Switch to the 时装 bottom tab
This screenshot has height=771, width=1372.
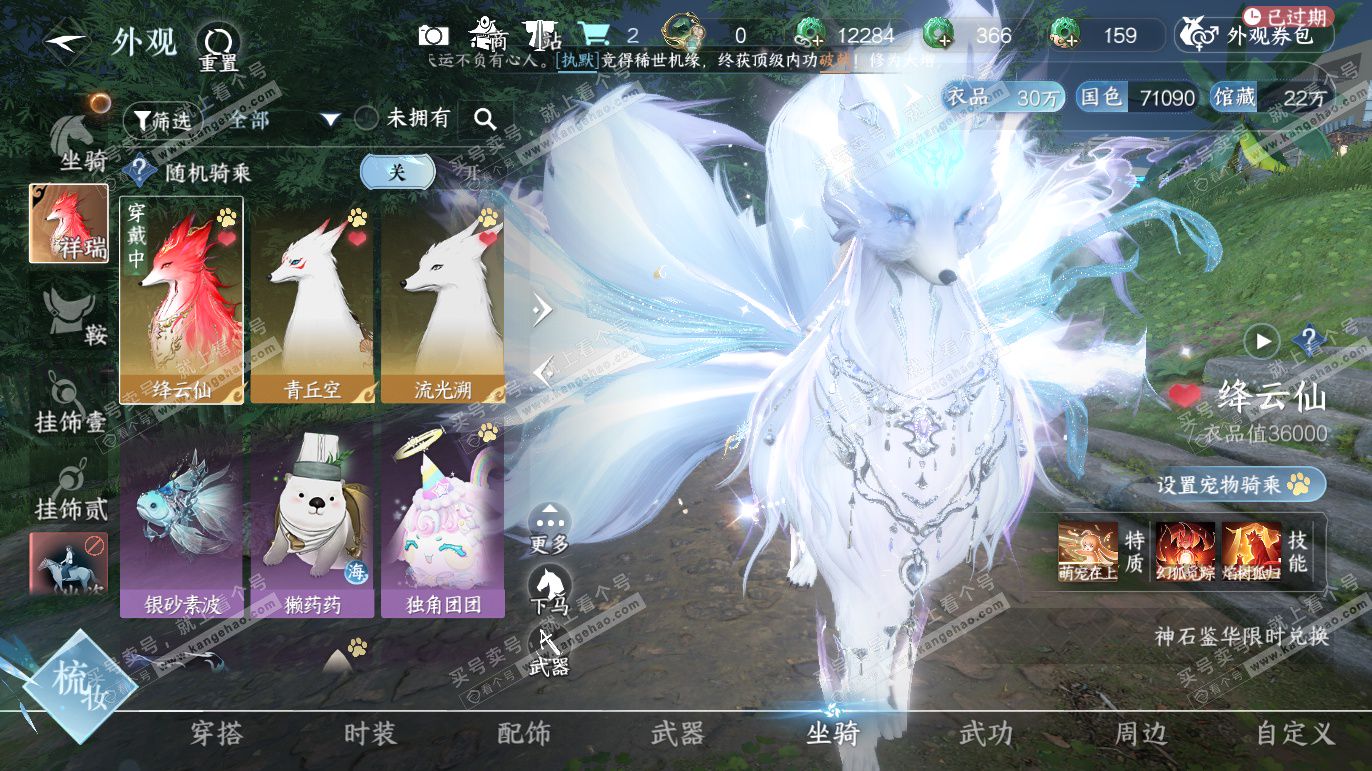[370, 734]
